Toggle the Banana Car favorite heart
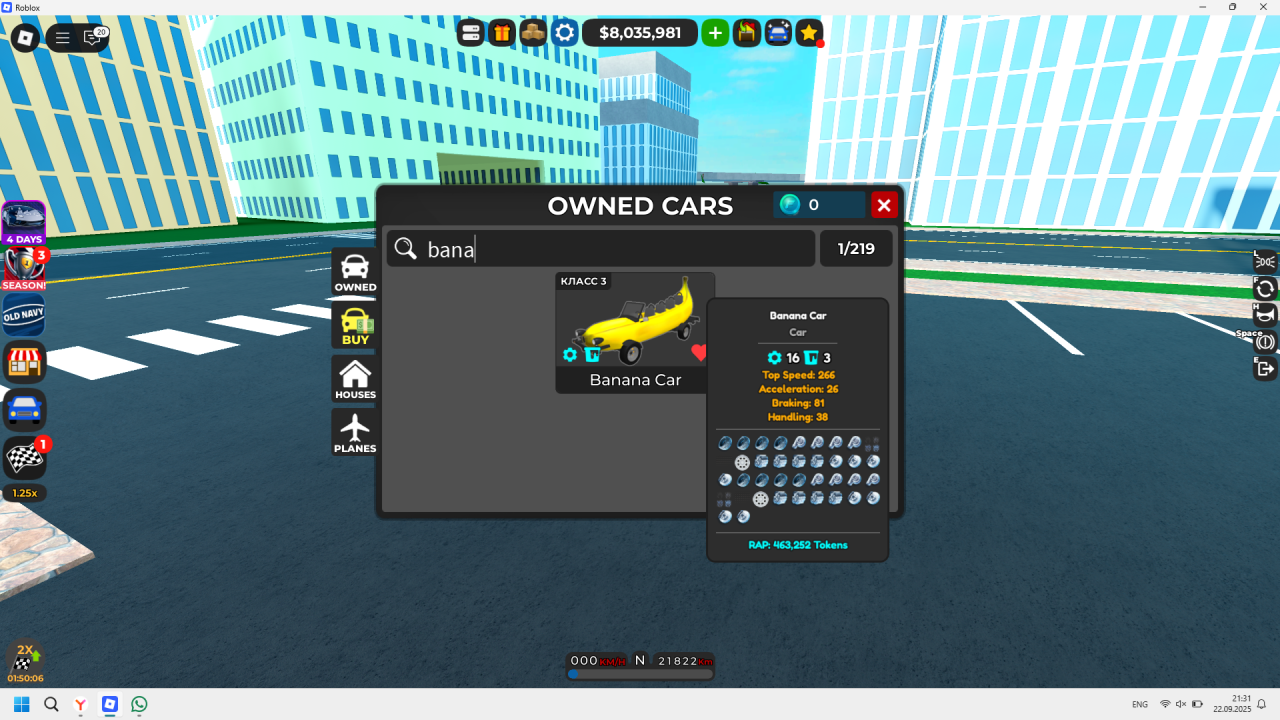This screenshot has height=720, width=1280. (699, 352)
